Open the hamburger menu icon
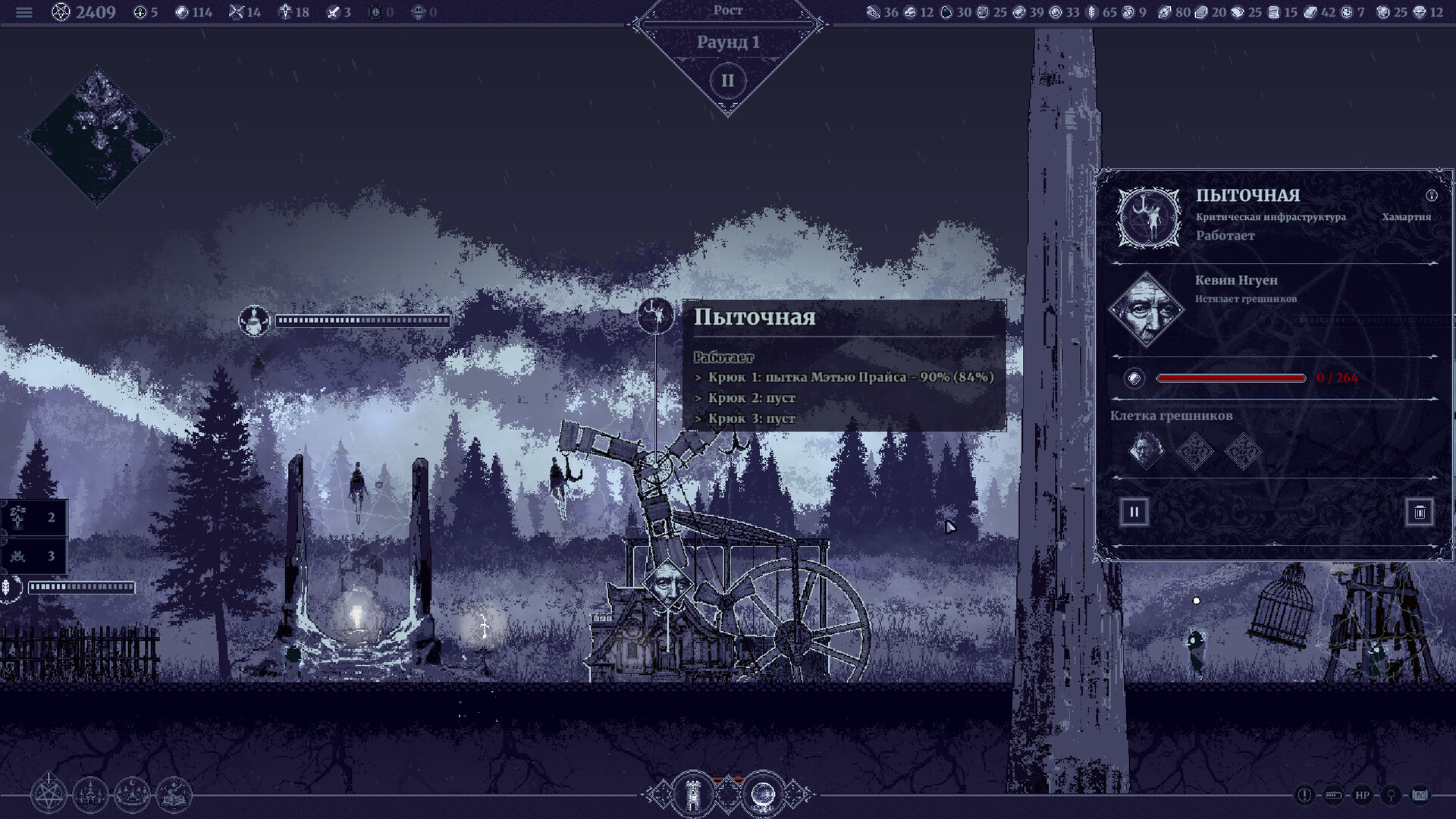1456x819 pixels. (x=24, y=13)
